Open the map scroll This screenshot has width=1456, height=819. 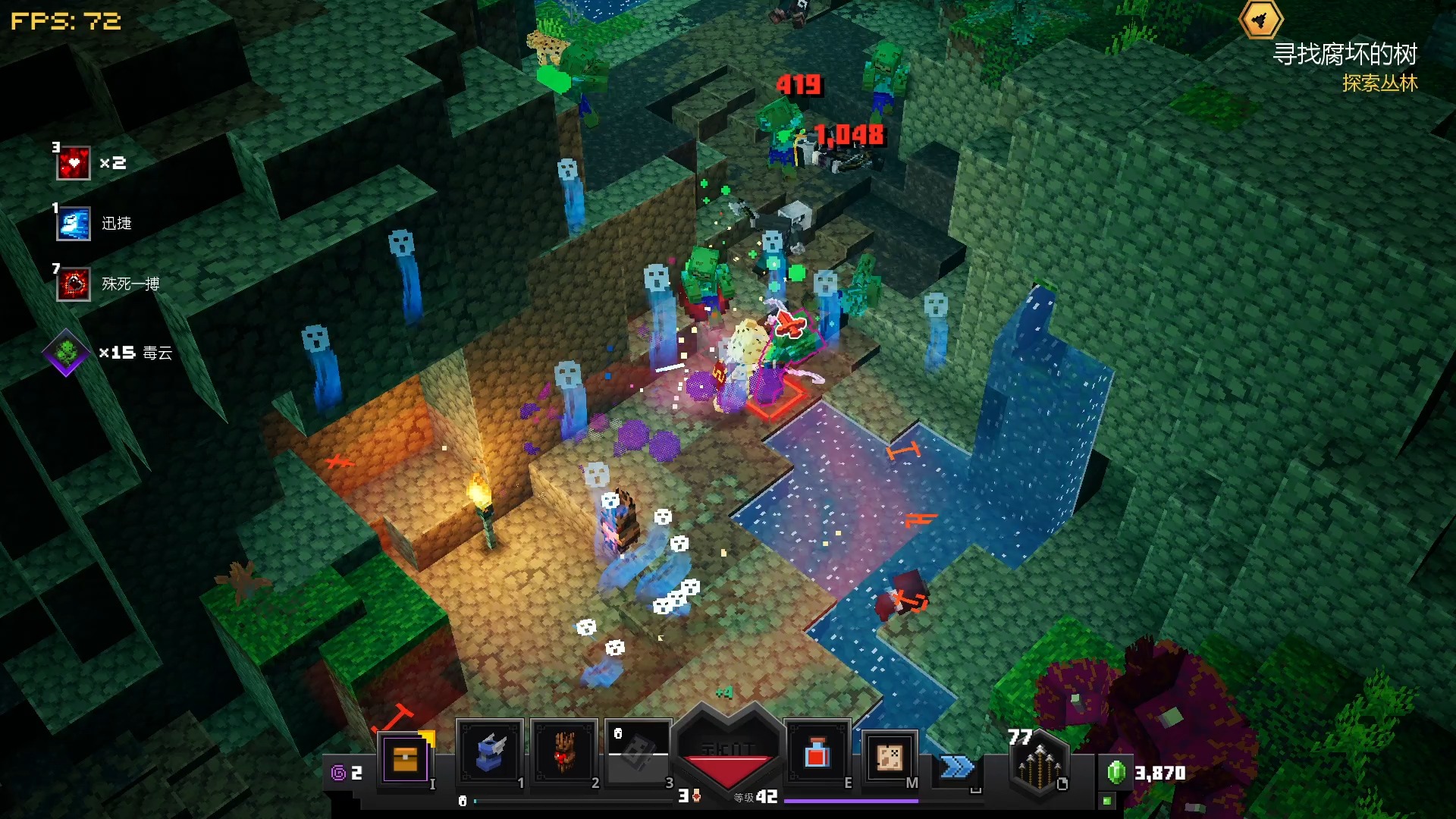(889, 756)
